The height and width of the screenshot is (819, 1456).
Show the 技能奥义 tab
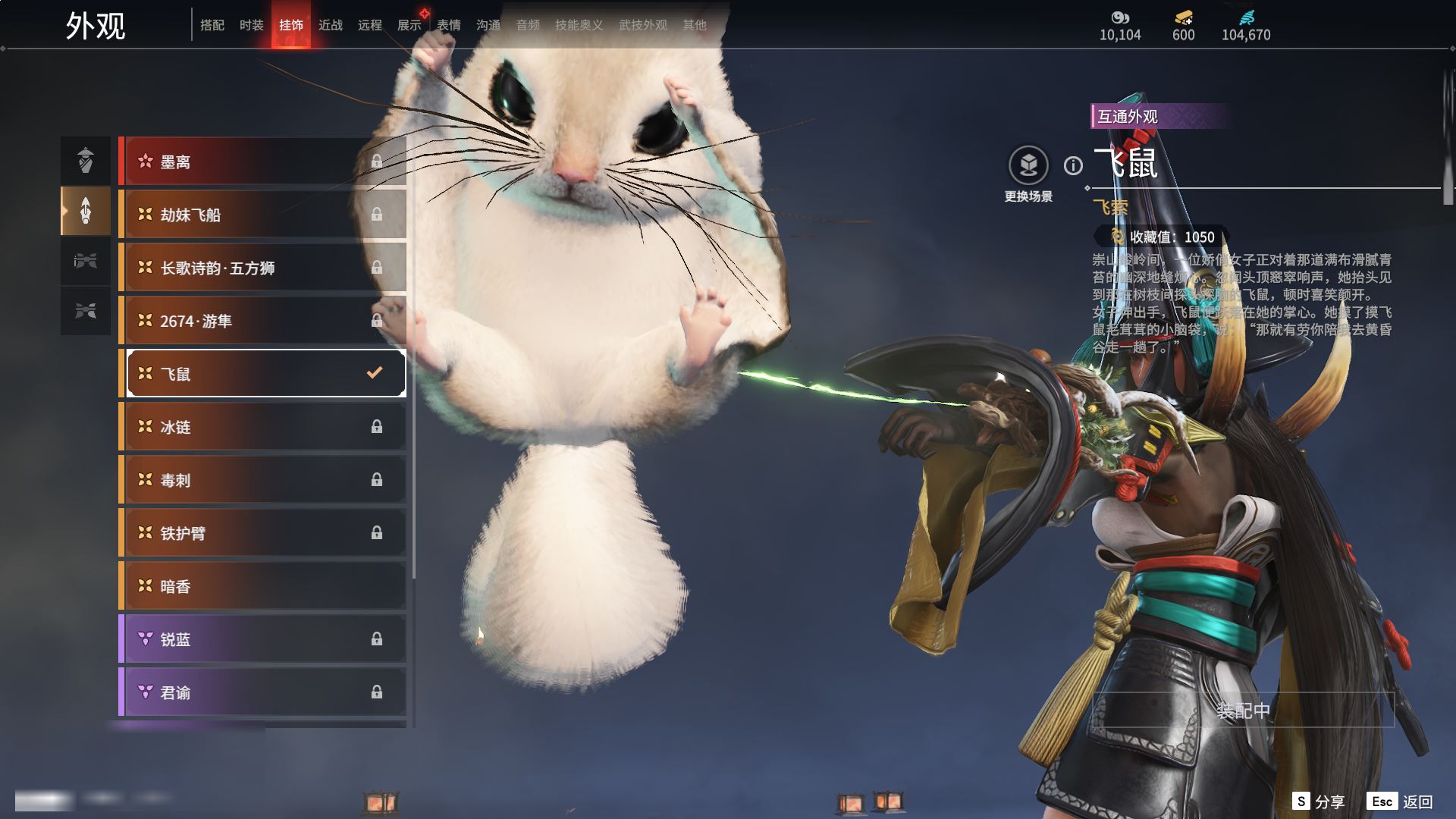(x=579, y=25)
